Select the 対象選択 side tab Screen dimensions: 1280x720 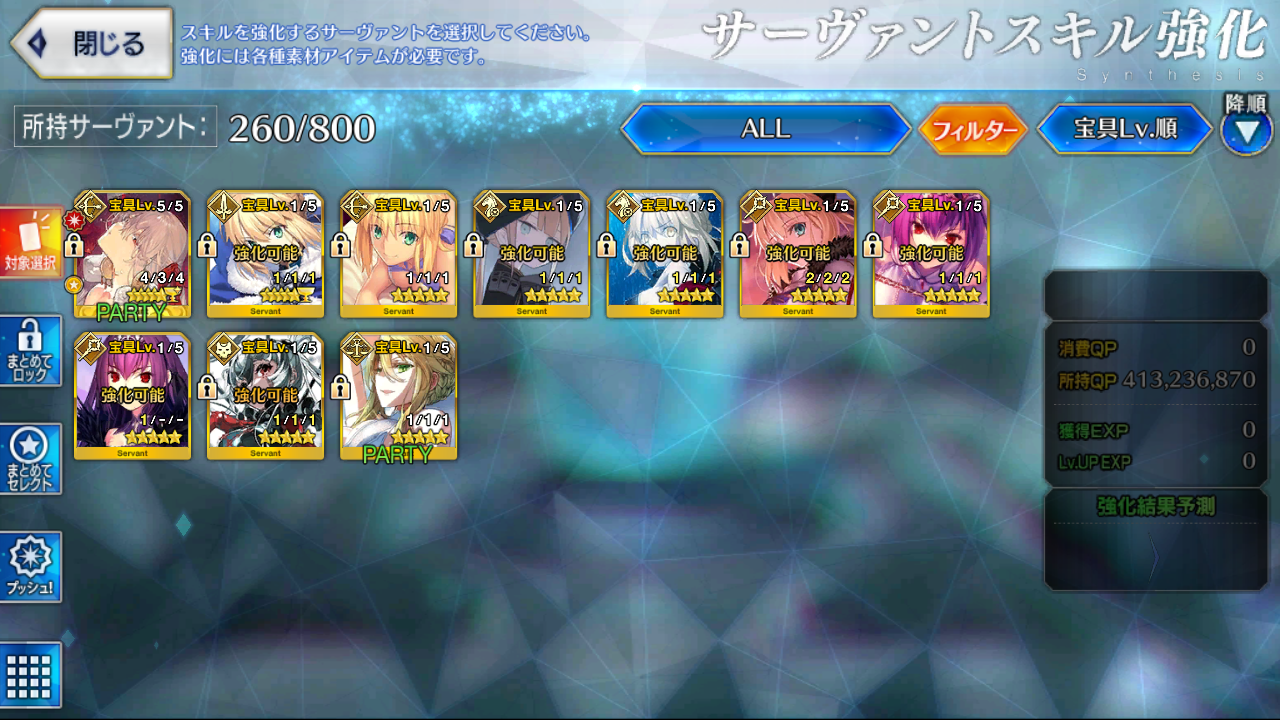pos(31,244)
